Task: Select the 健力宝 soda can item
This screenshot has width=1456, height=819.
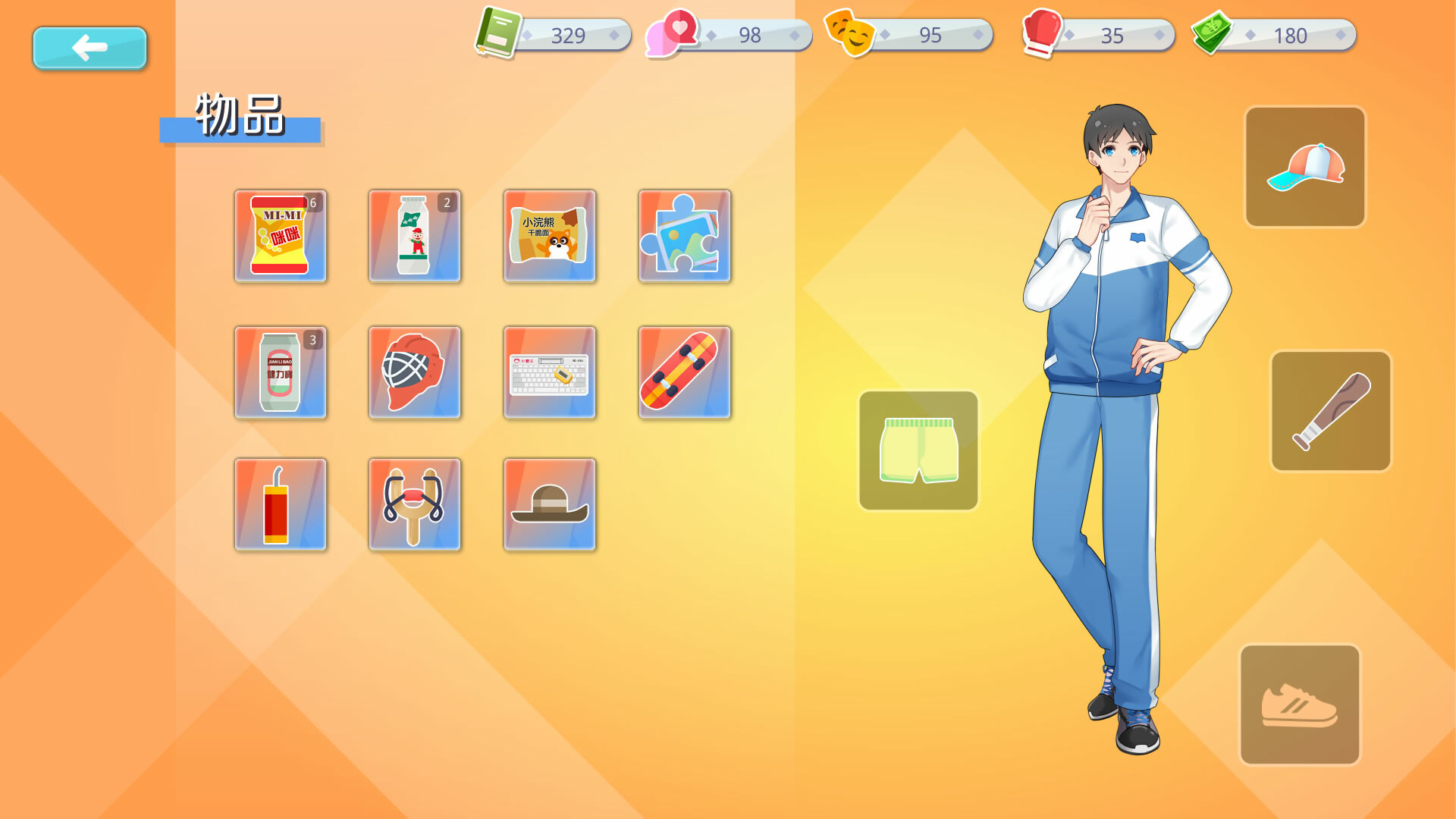Action: point(281,372)
